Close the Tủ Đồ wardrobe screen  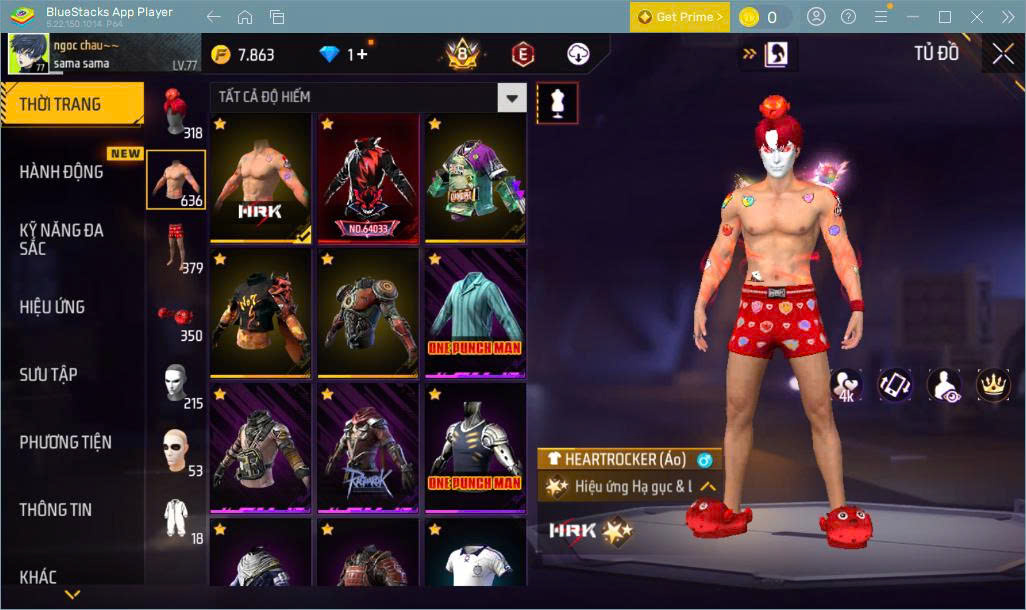1002,54
